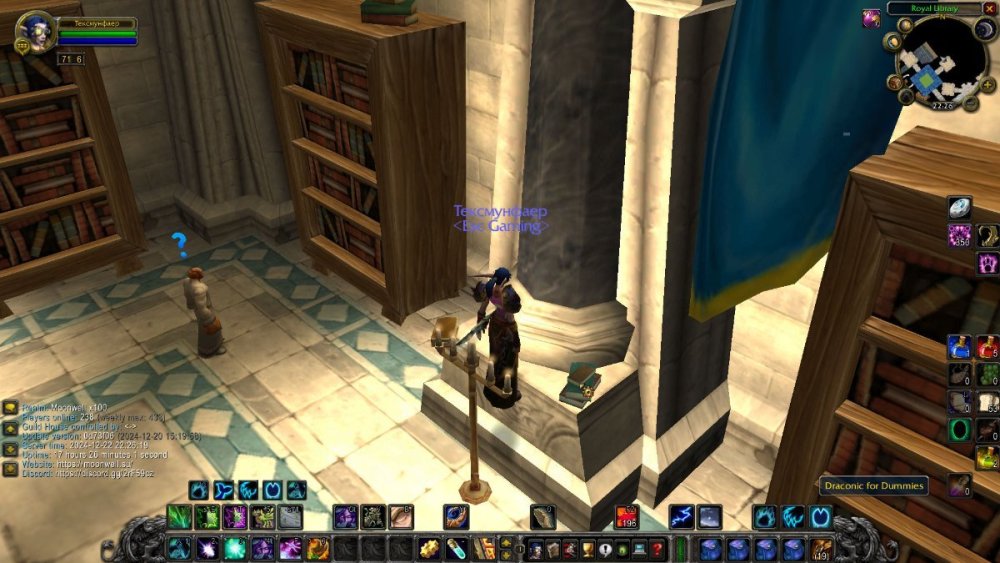The width and height of the screenshot is (1000, 563).
Task: Close the minimap with the X button
Action: [x=990, y=9]
